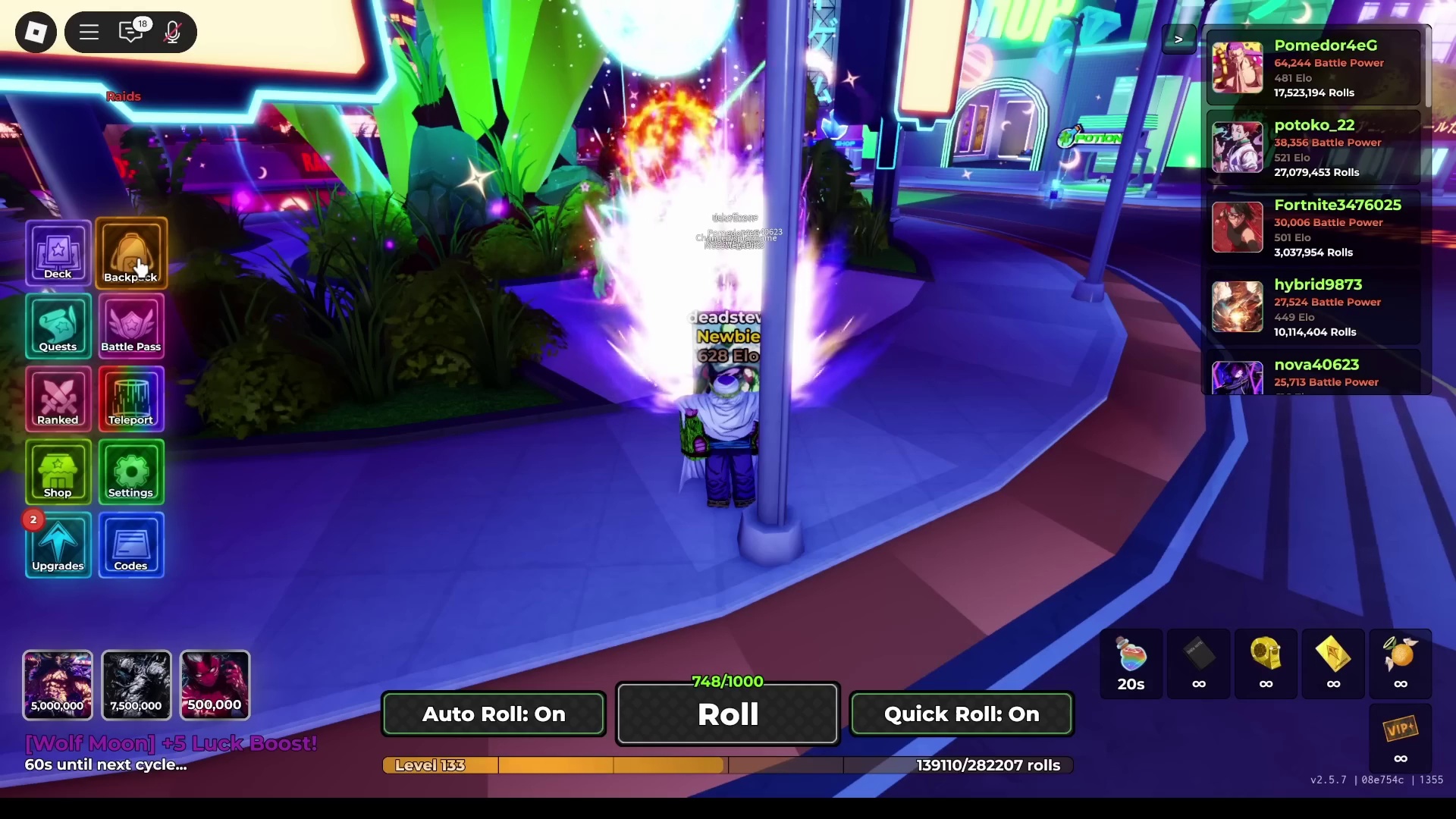Open the Shop
Image resolution: width=1456 pixels, height=819 pixels.
point(58,472)
